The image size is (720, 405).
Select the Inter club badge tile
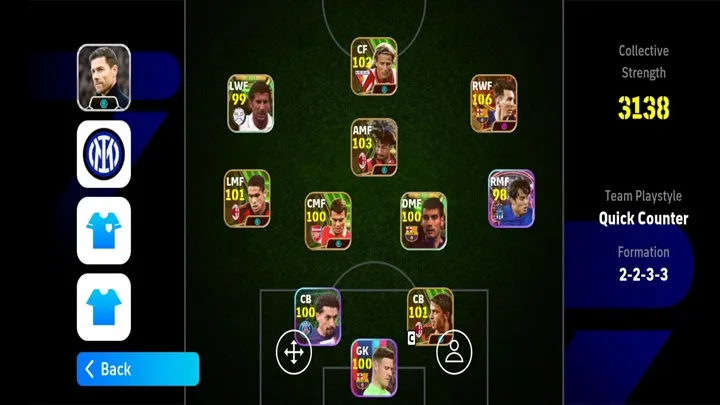point(104,154)
